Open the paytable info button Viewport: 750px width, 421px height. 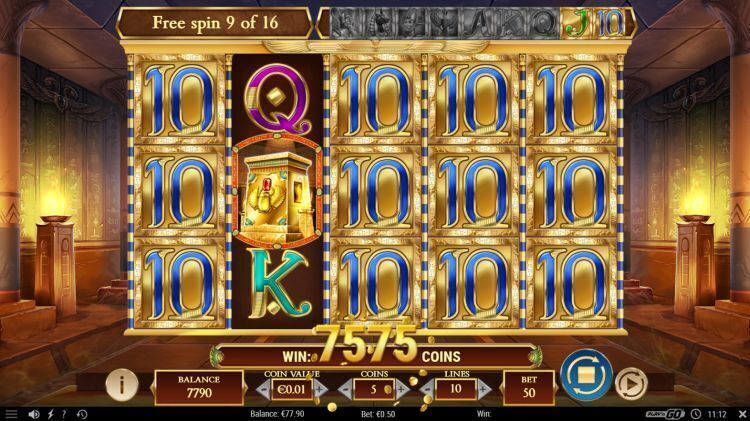point(122,383)
